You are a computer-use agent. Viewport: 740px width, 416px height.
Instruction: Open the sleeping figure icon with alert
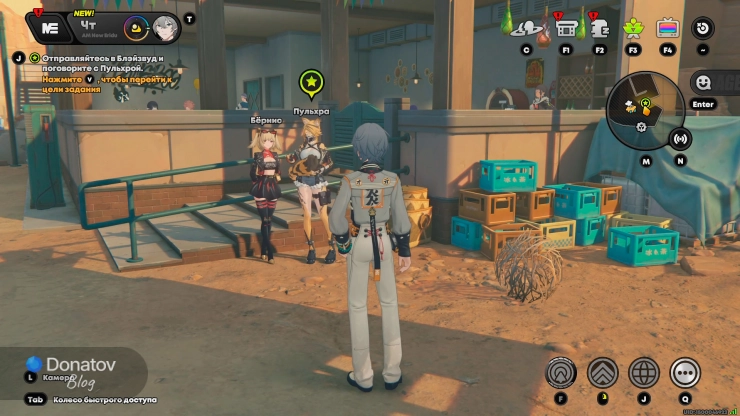[599, 28]
